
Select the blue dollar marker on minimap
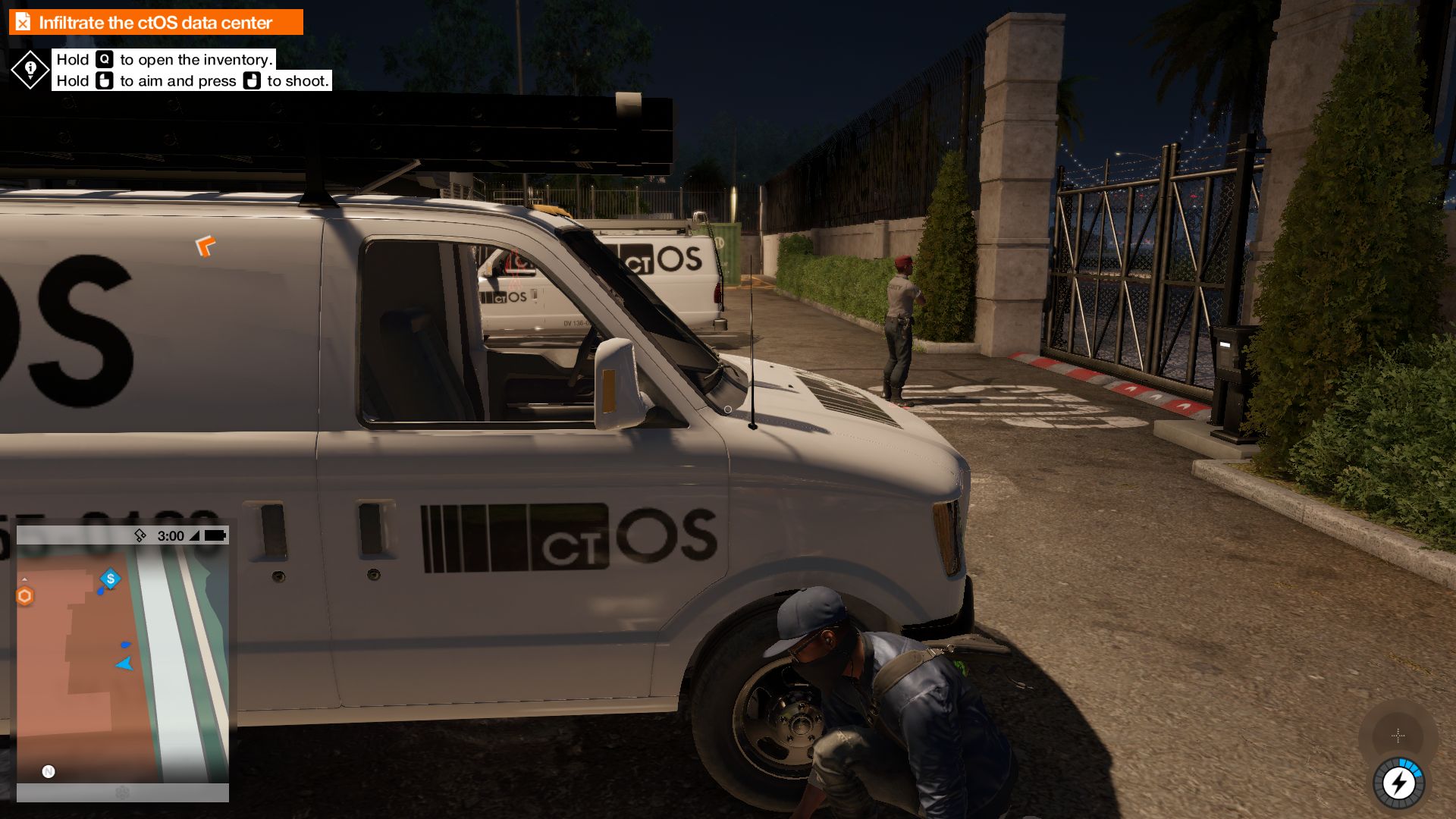click(111, 579)
